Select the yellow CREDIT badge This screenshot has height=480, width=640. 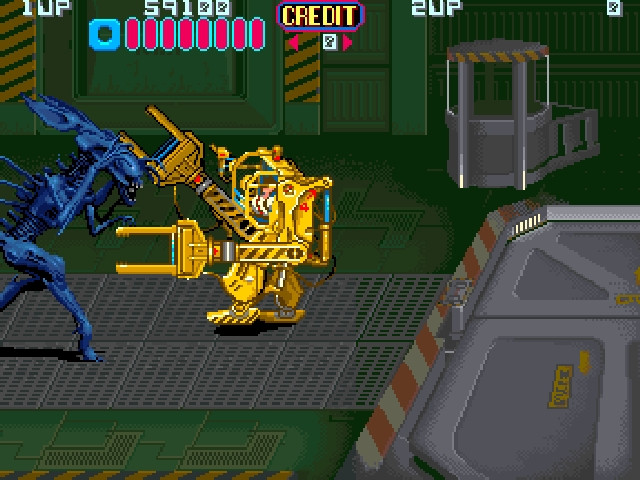[x=319, y=15]
